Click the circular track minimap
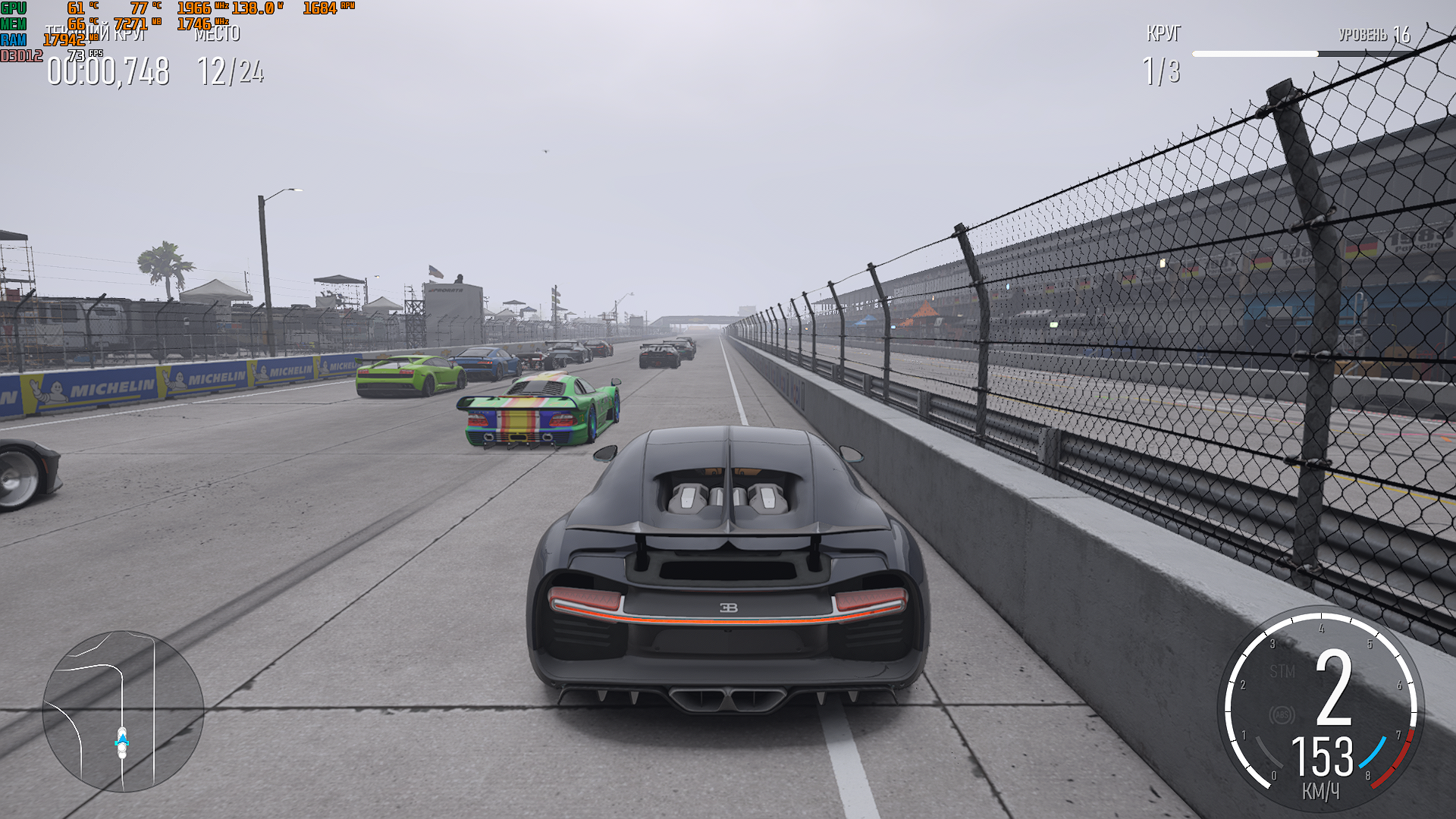The image size is (1456, 819). point(123,711)
